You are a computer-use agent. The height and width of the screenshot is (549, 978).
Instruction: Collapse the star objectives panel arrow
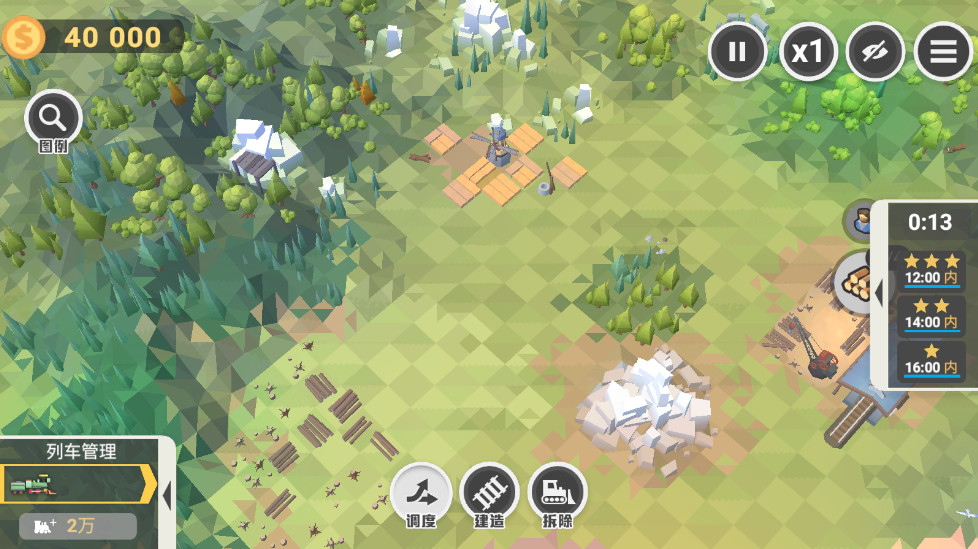[878, 294]
